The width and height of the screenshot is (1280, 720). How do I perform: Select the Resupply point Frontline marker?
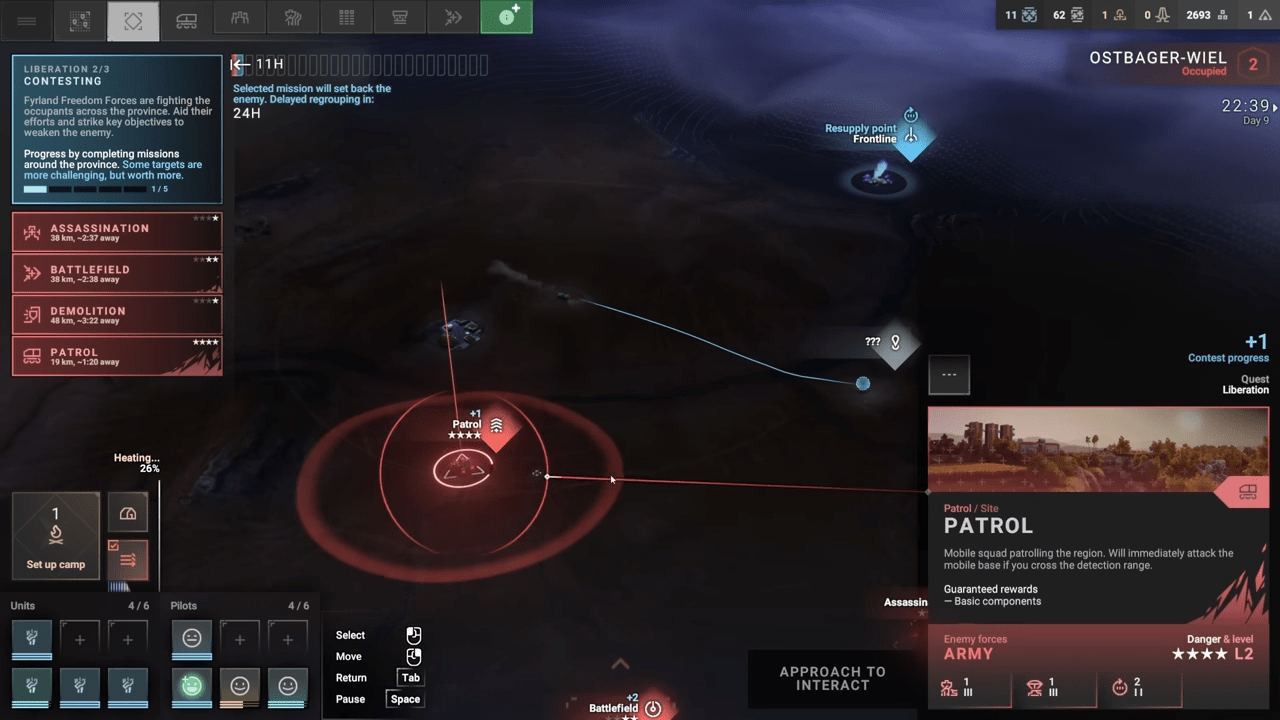tap(910, 137)
